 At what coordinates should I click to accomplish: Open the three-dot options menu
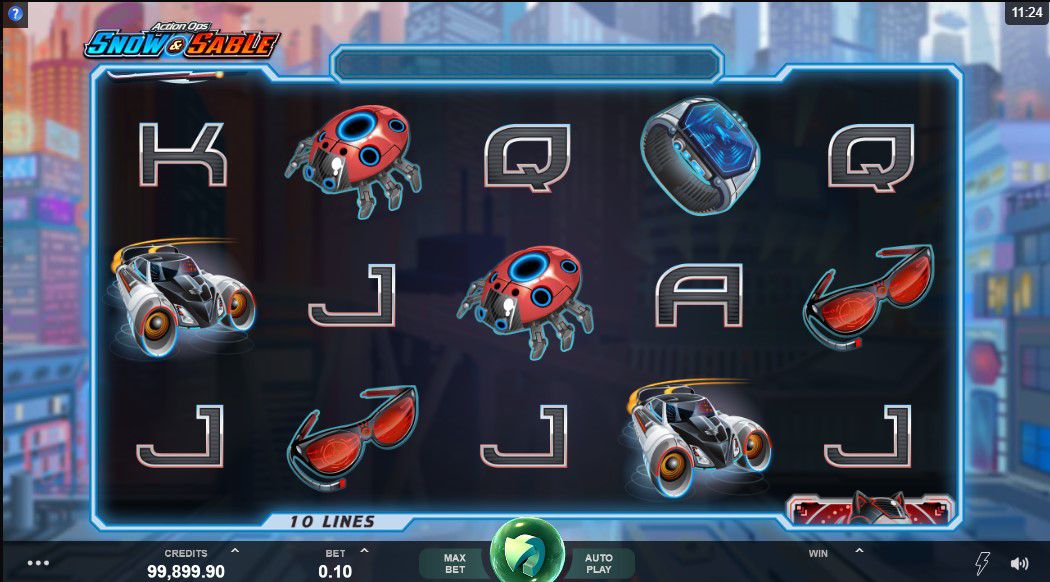click(x=38, y=563)
